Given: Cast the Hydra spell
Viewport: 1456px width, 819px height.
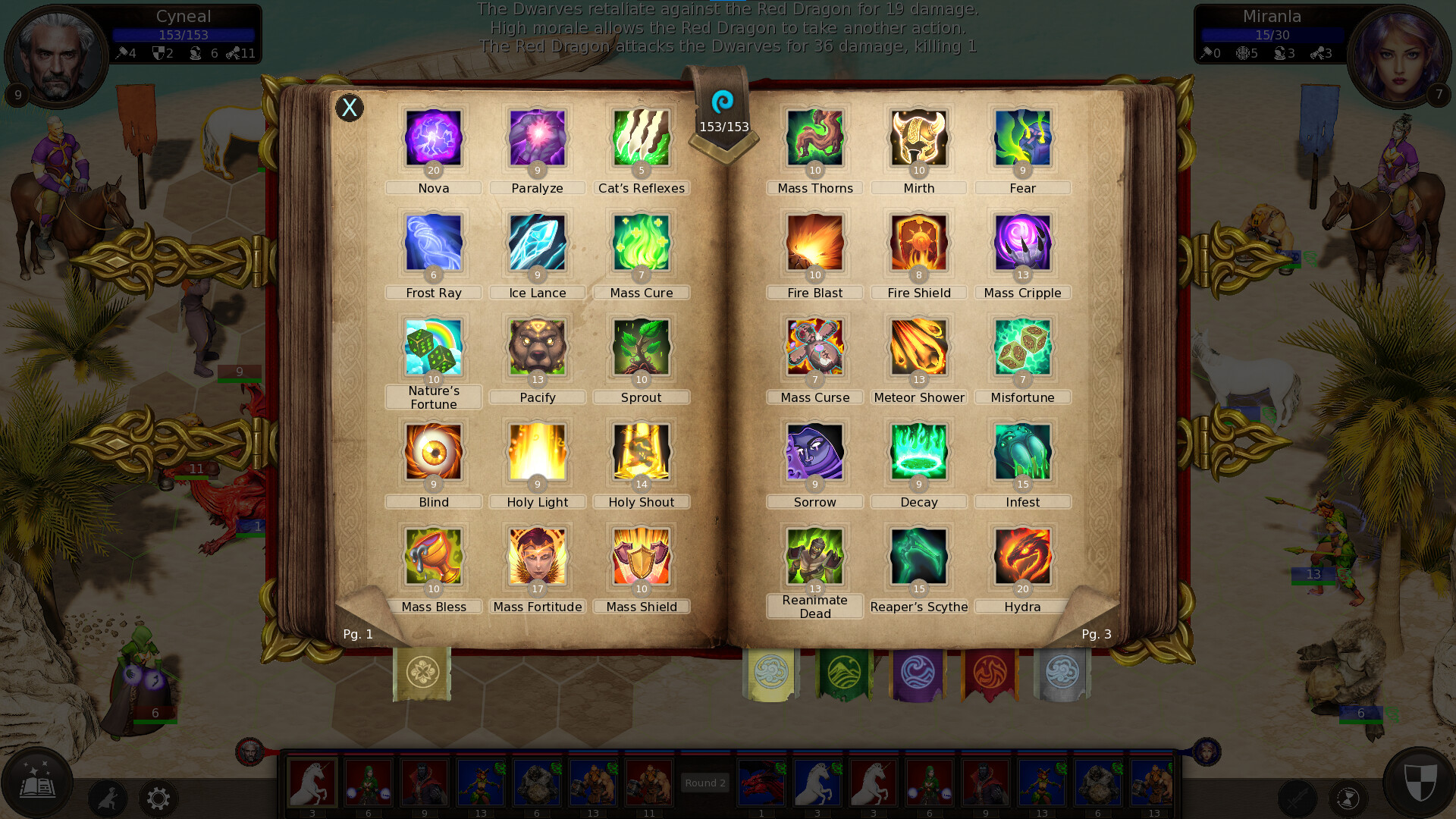Looking at the screenshot, I should pos(1022,557).
